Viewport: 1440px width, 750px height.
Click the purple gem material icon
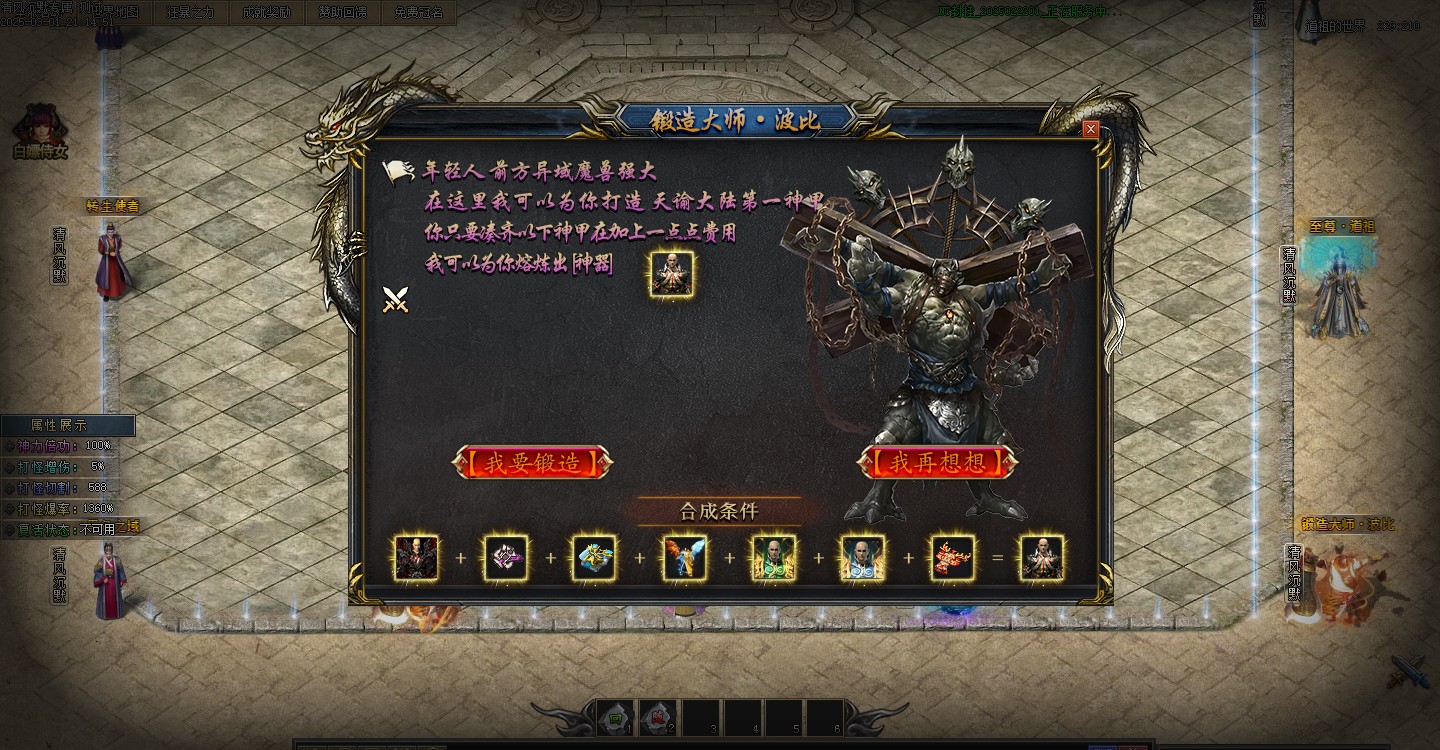[x=505, y=558]
